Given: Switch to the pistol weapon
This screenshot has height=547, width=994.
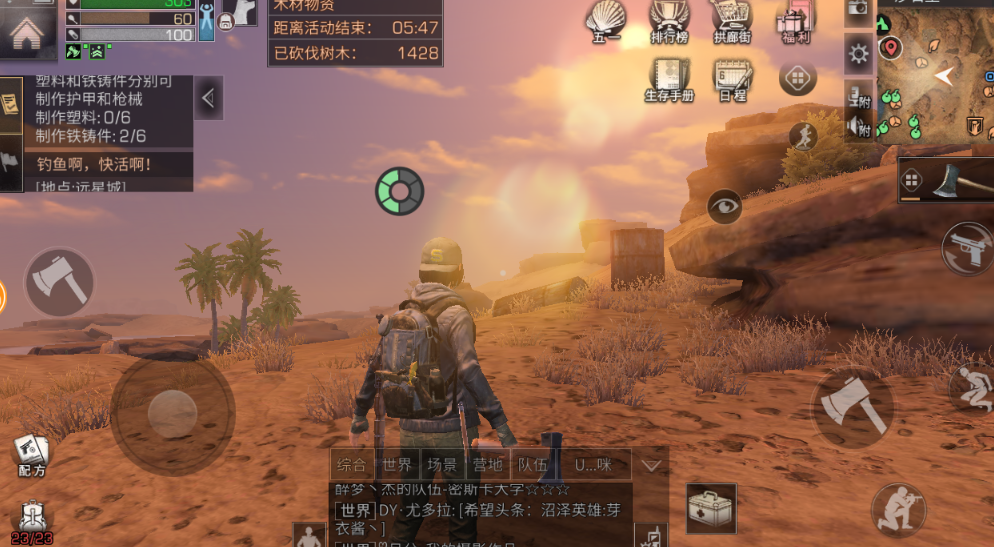Looking at the screenshot, I should 968,247.
